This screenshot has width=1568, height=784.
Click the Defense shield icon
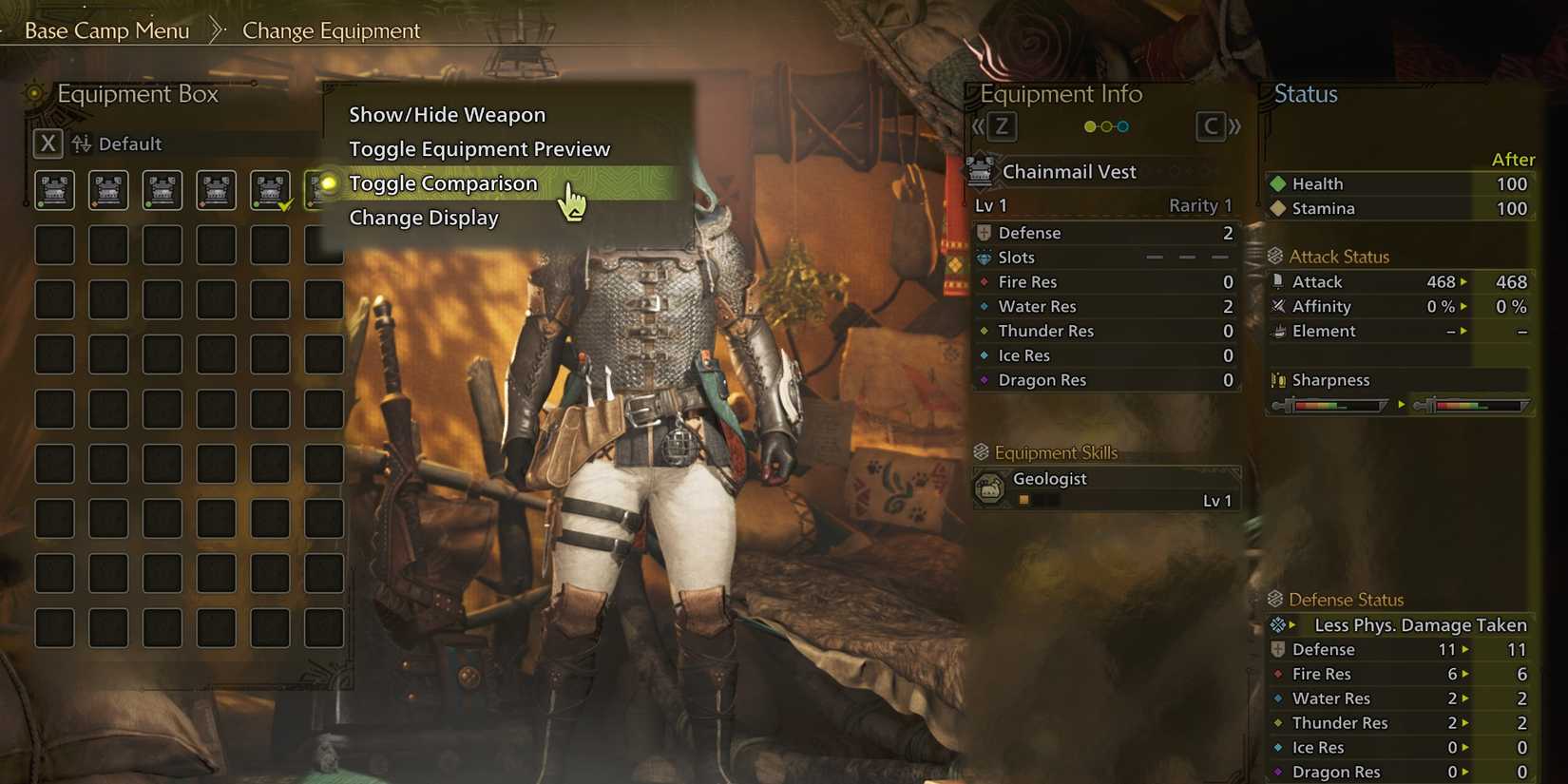point(984,233)
